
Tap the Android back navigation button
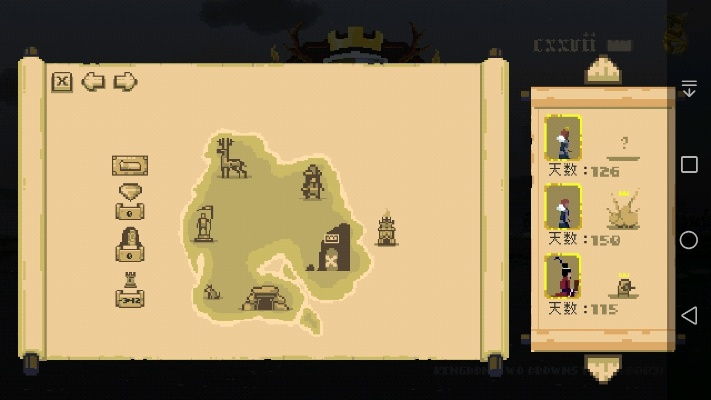[x=689, y=316]
